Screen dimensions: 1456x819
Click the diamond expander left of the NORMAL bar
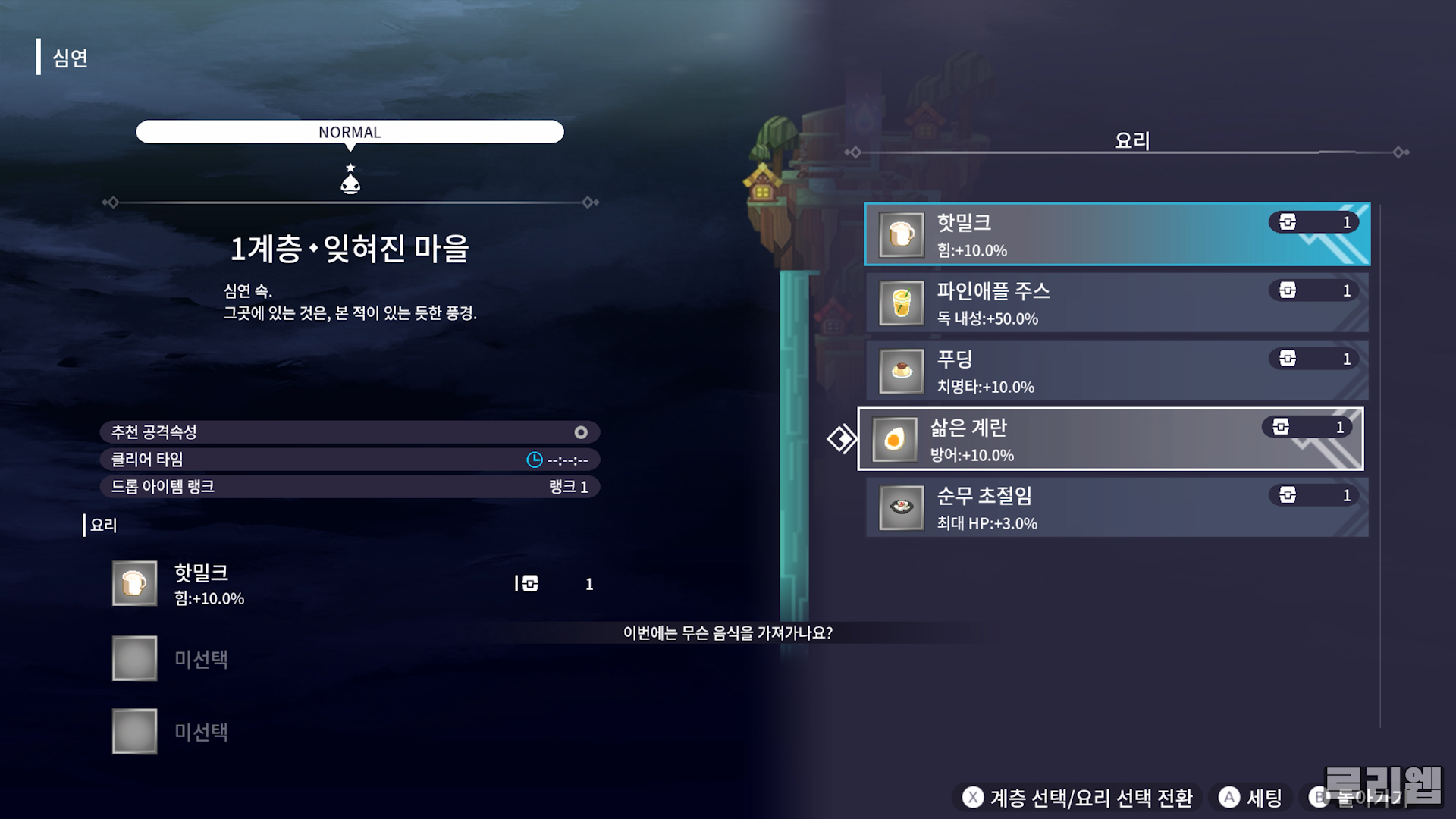(112, 202)
